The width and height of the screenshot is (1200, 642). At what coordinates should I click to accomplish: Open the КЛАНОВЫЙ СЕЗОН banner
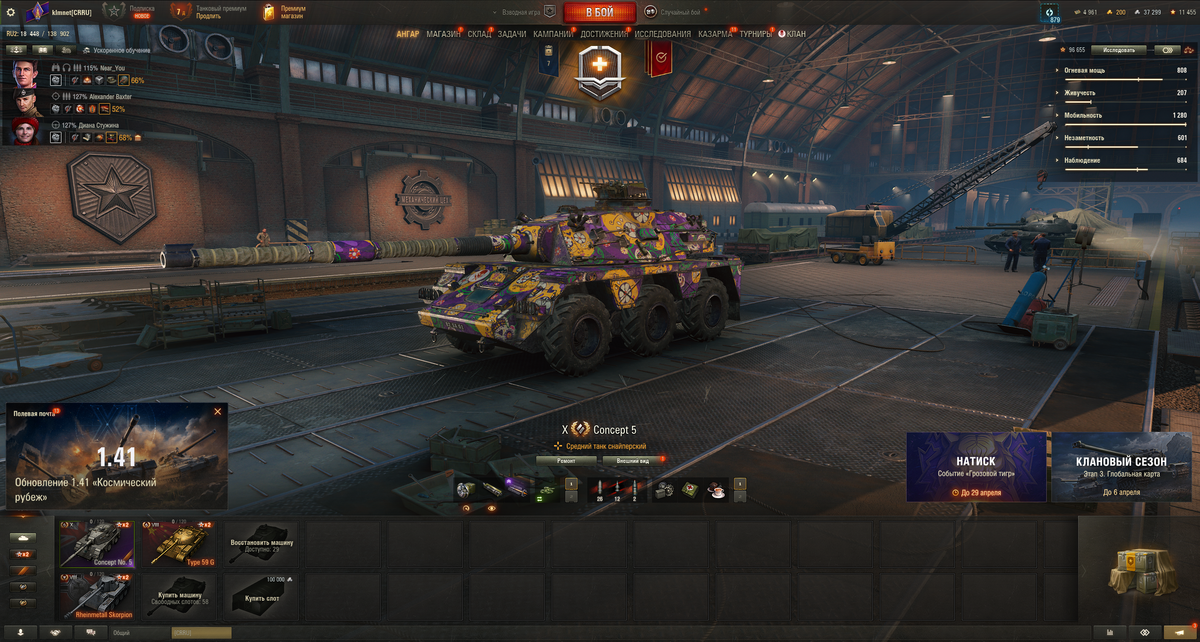point(1120,466)
